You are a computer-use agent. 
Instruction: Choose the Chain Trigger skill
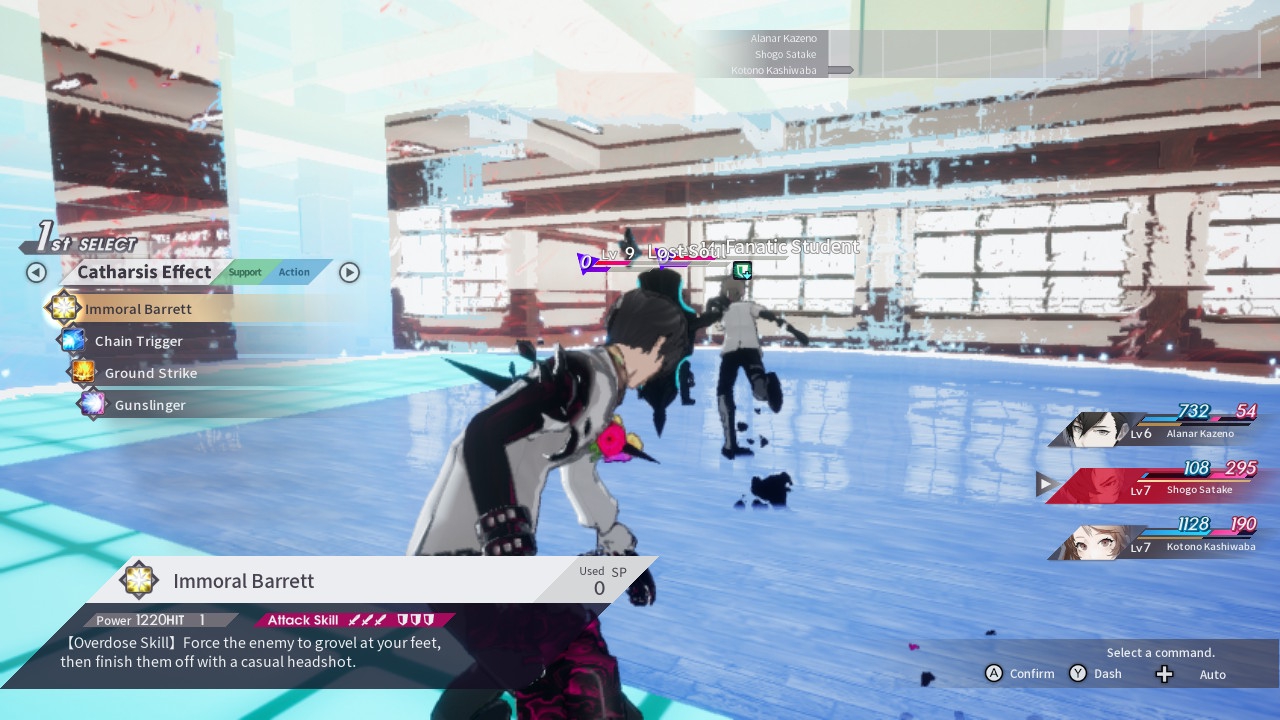click(x=138, y=341)
